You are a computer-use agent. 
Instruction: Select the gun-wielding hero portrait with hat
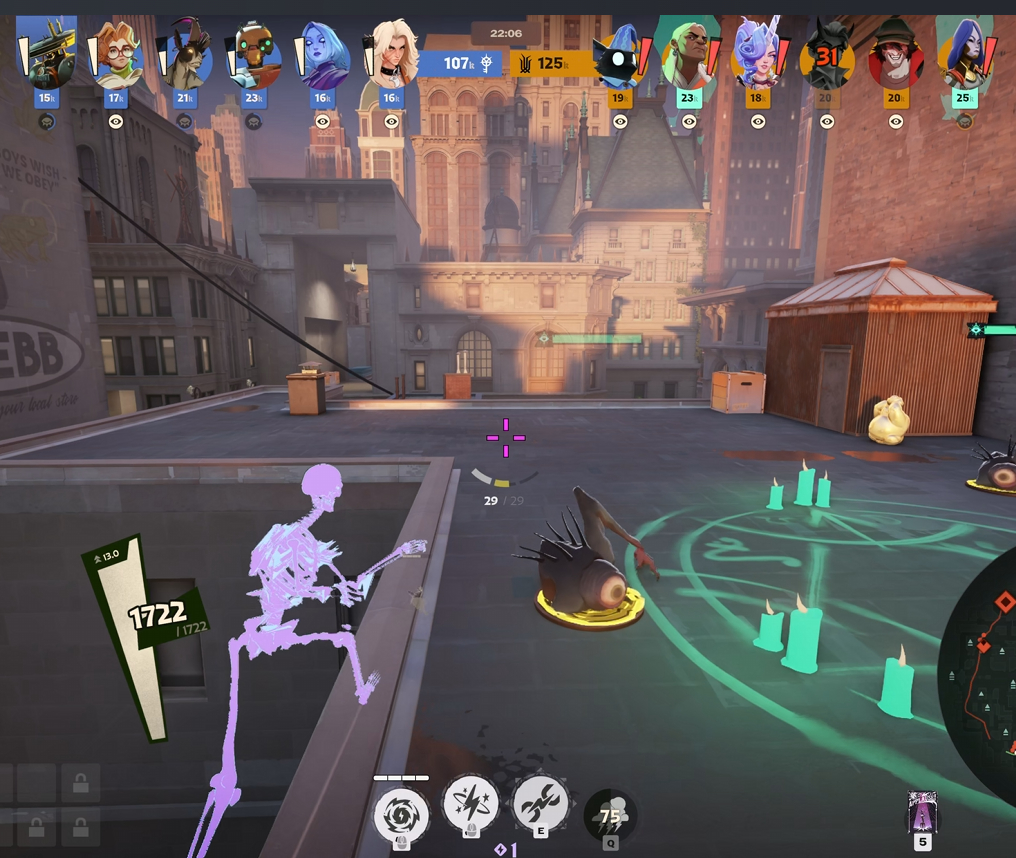click(x=47, y=56)
